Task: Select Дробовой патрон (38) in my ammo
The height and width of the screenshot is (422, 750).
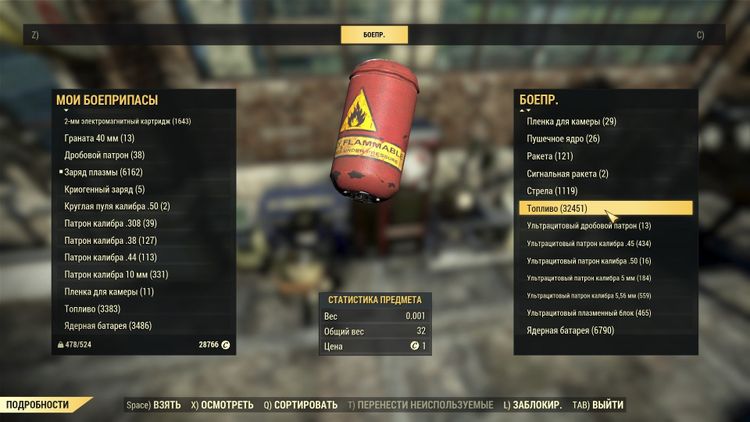Action: (104, 155)
